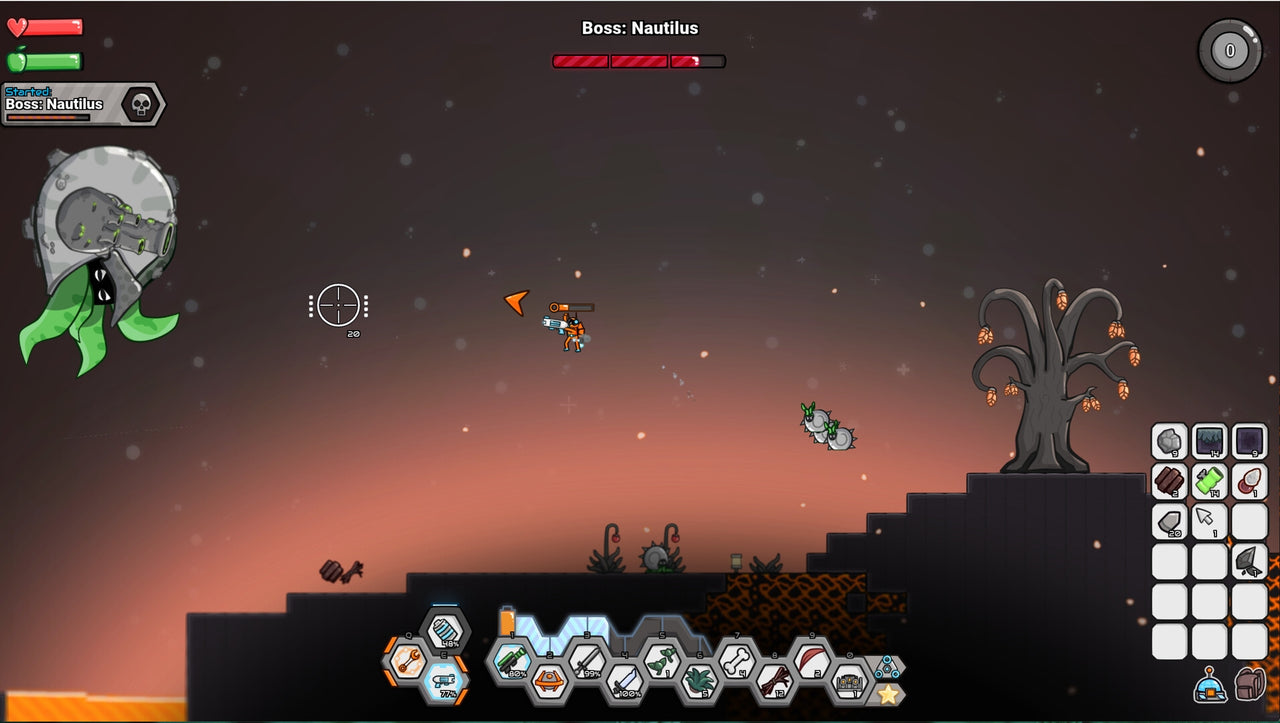Viewport: 1280px width, 723px height.
Task: Select the green bamboo roll stack of 14
Action: pos(1209,483)
